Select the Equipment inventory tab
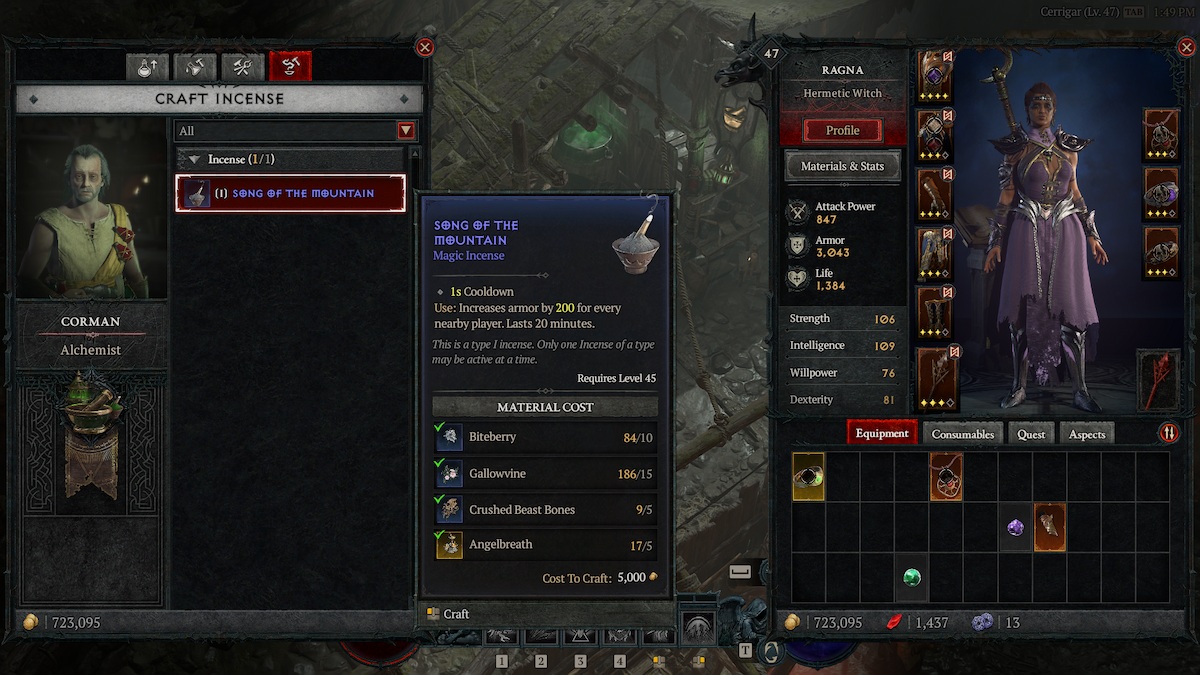The width and height of the screenshot is (1200, 675). [x=882, y=433]
